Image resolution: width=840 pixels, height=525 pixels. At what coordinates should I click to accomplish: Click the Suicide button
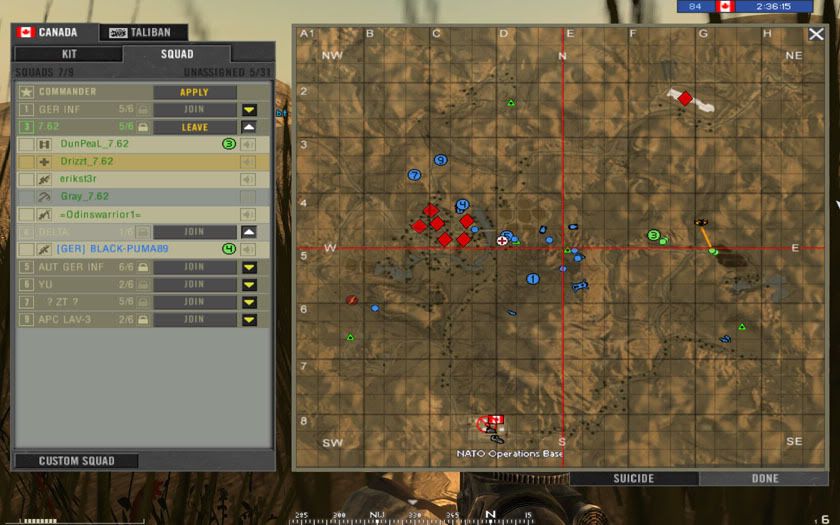(633, 479)
